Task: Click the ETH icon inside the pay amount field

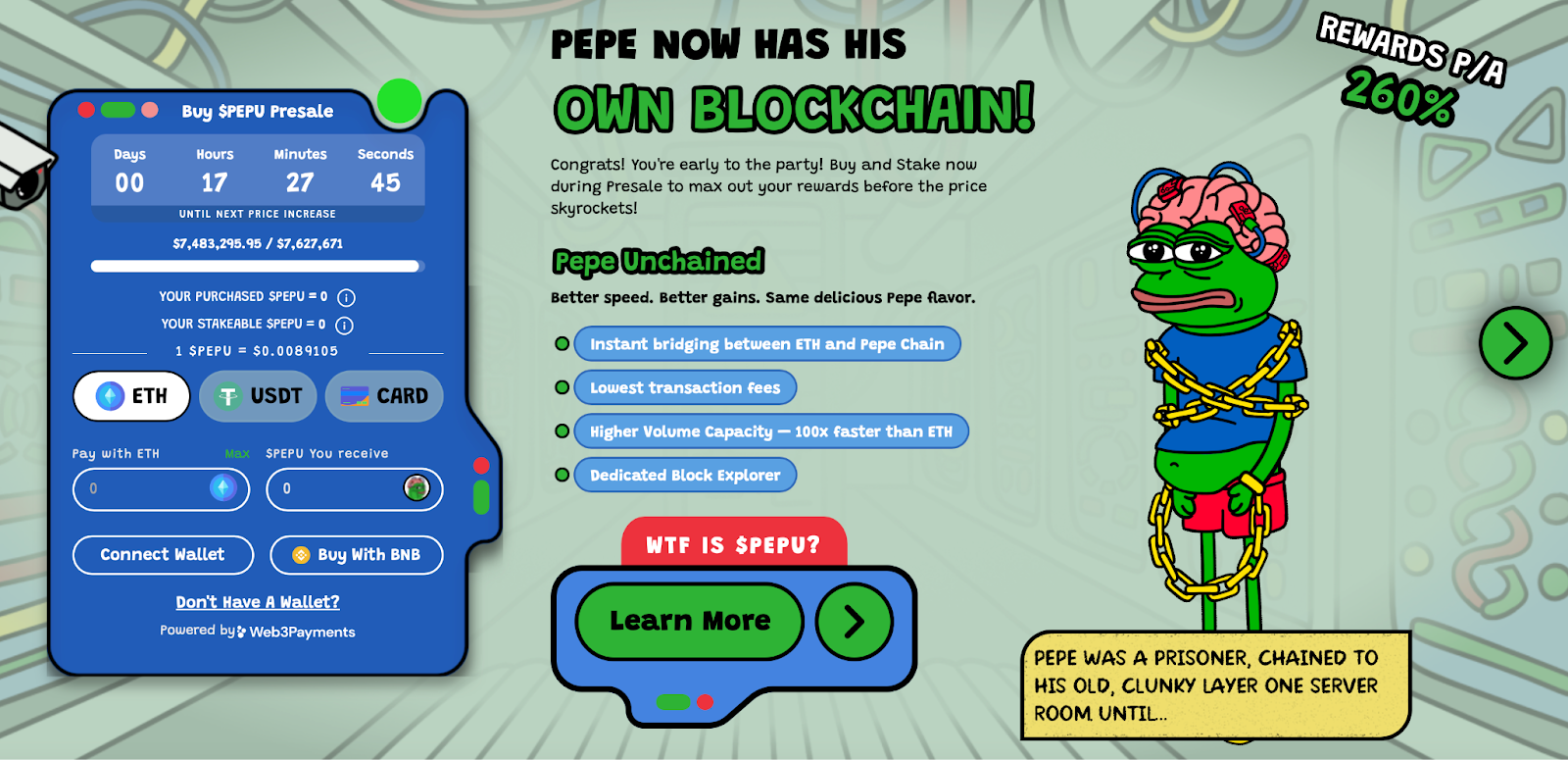Action: click(x=221, y=489)
